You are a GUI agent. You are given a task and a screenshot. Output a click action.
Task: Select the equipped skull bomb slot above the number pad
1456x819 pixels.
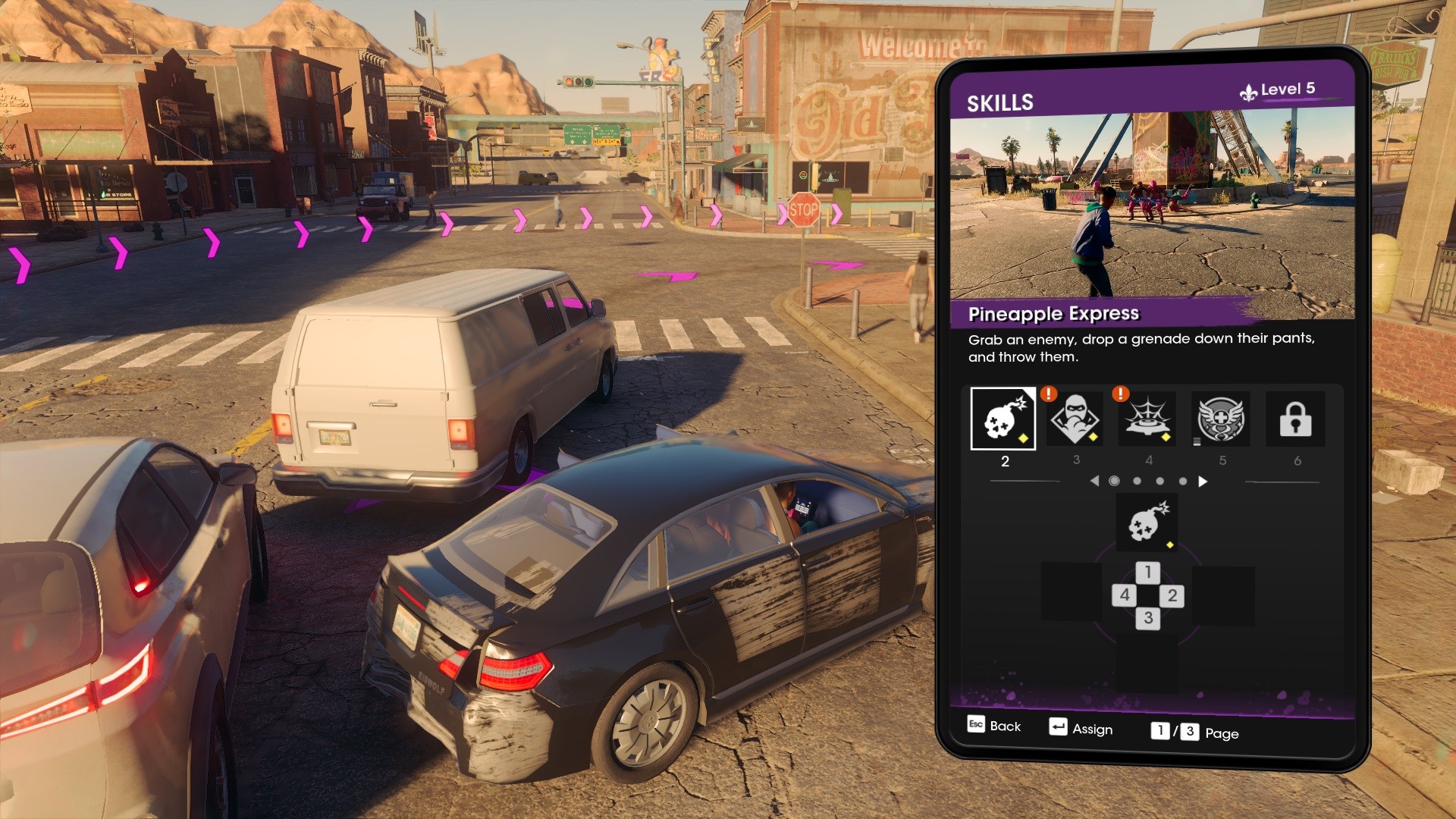(x=1147, y=522)
